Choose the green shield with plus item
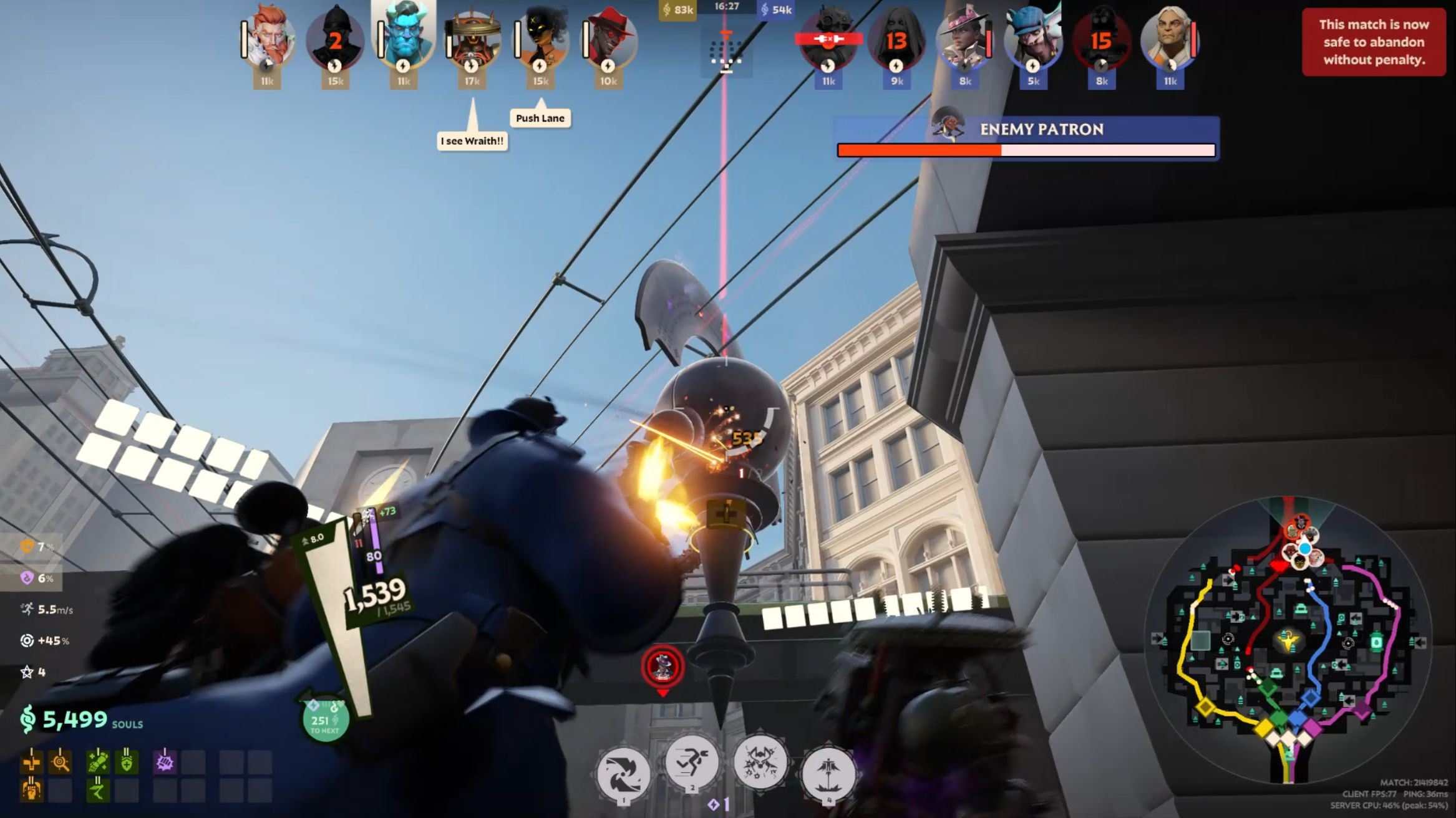This screenshot has width=1456, height=818. click(x=127, y=763)
